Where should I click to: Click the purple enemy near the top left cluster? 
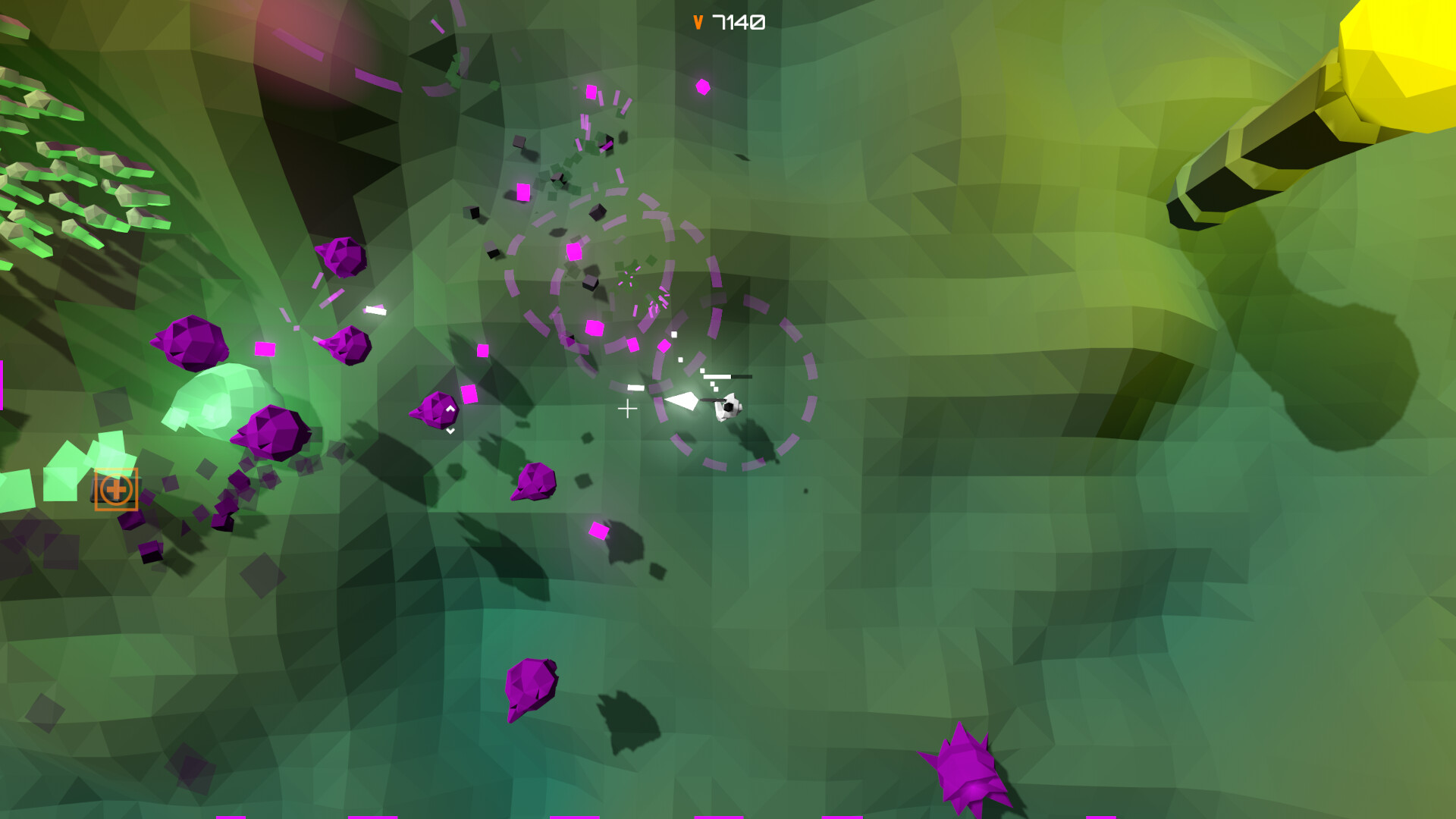click(x=340, y=256)
